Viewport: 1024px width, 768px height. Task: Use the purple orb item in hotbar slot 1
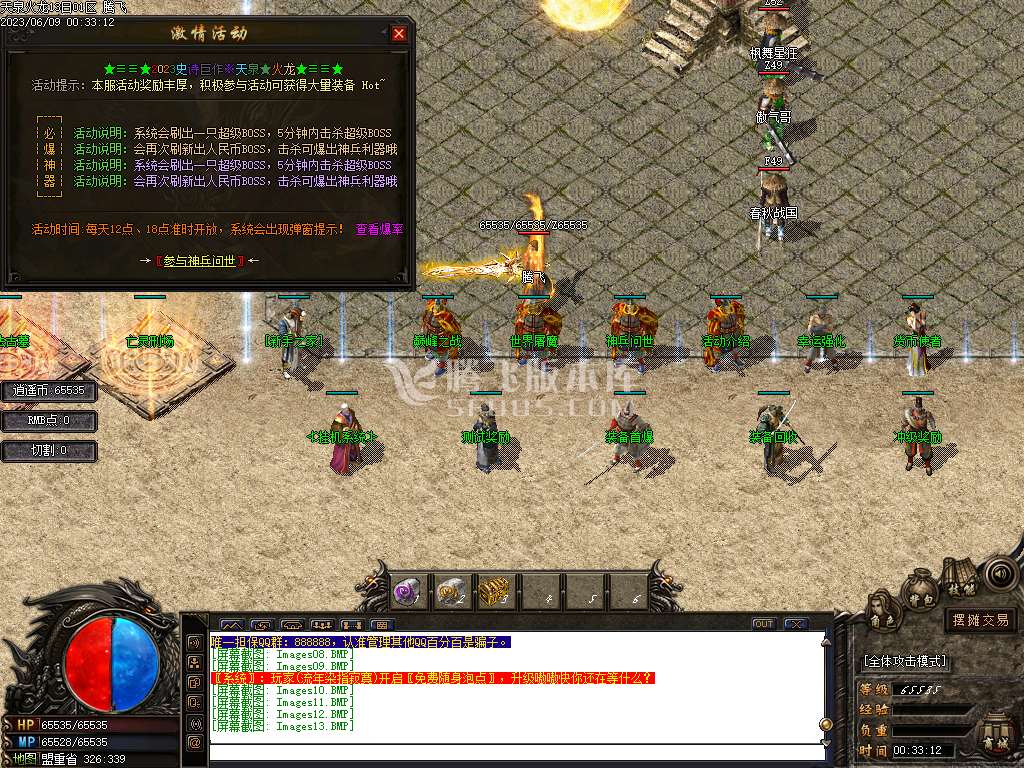coord(406,592)
